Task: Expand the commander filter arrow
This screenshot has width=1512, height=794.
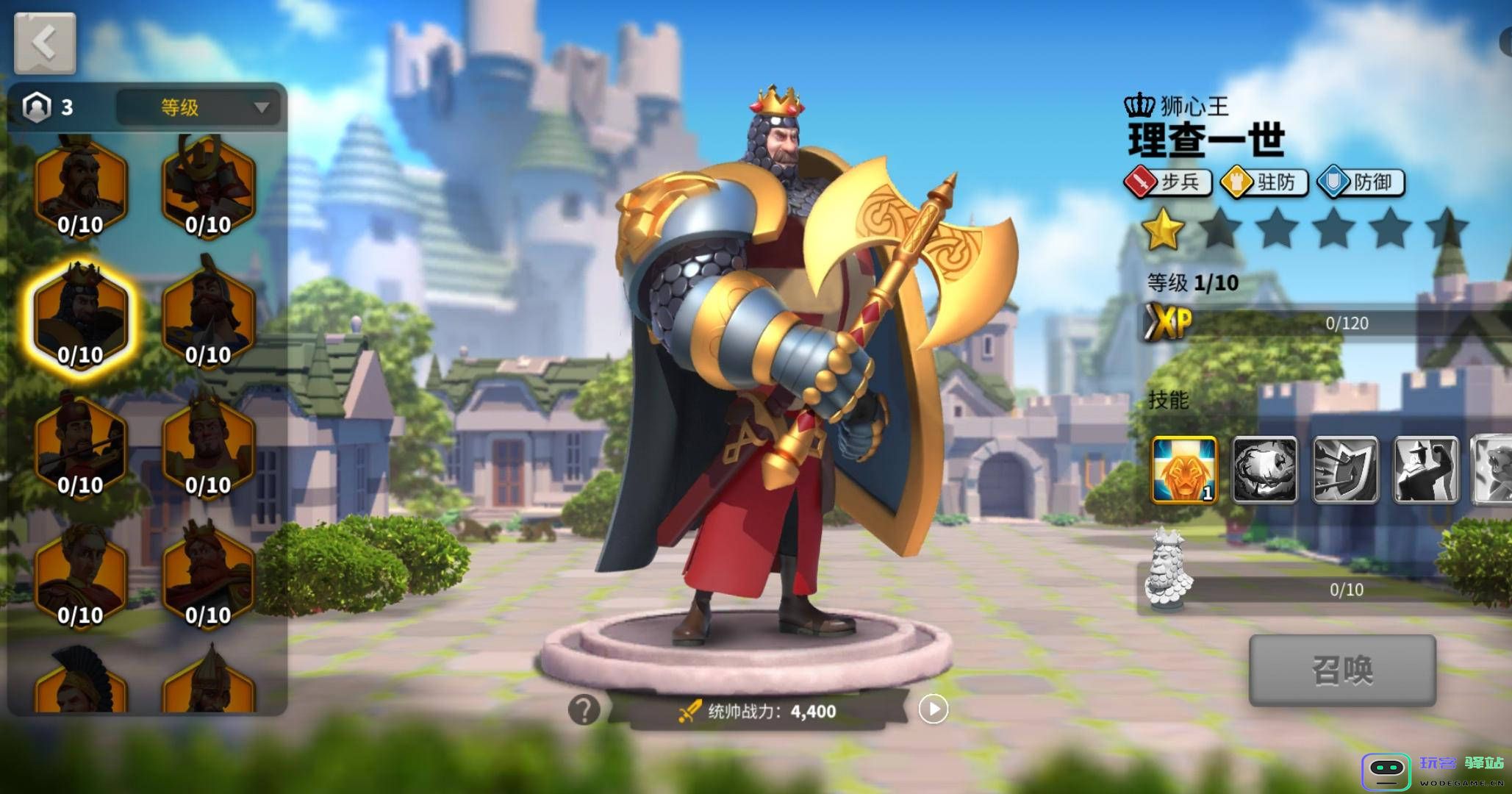Action: point(262,109)
